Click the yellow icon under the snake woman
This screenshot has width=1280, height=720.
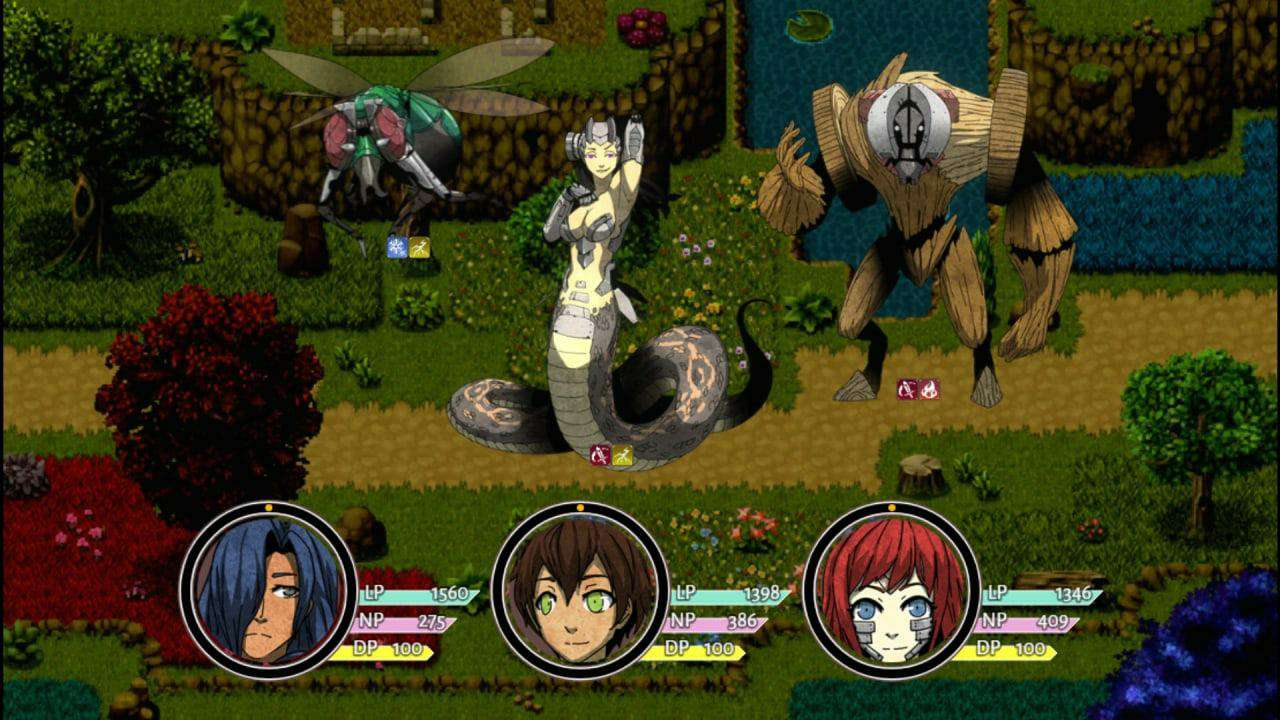622,455
